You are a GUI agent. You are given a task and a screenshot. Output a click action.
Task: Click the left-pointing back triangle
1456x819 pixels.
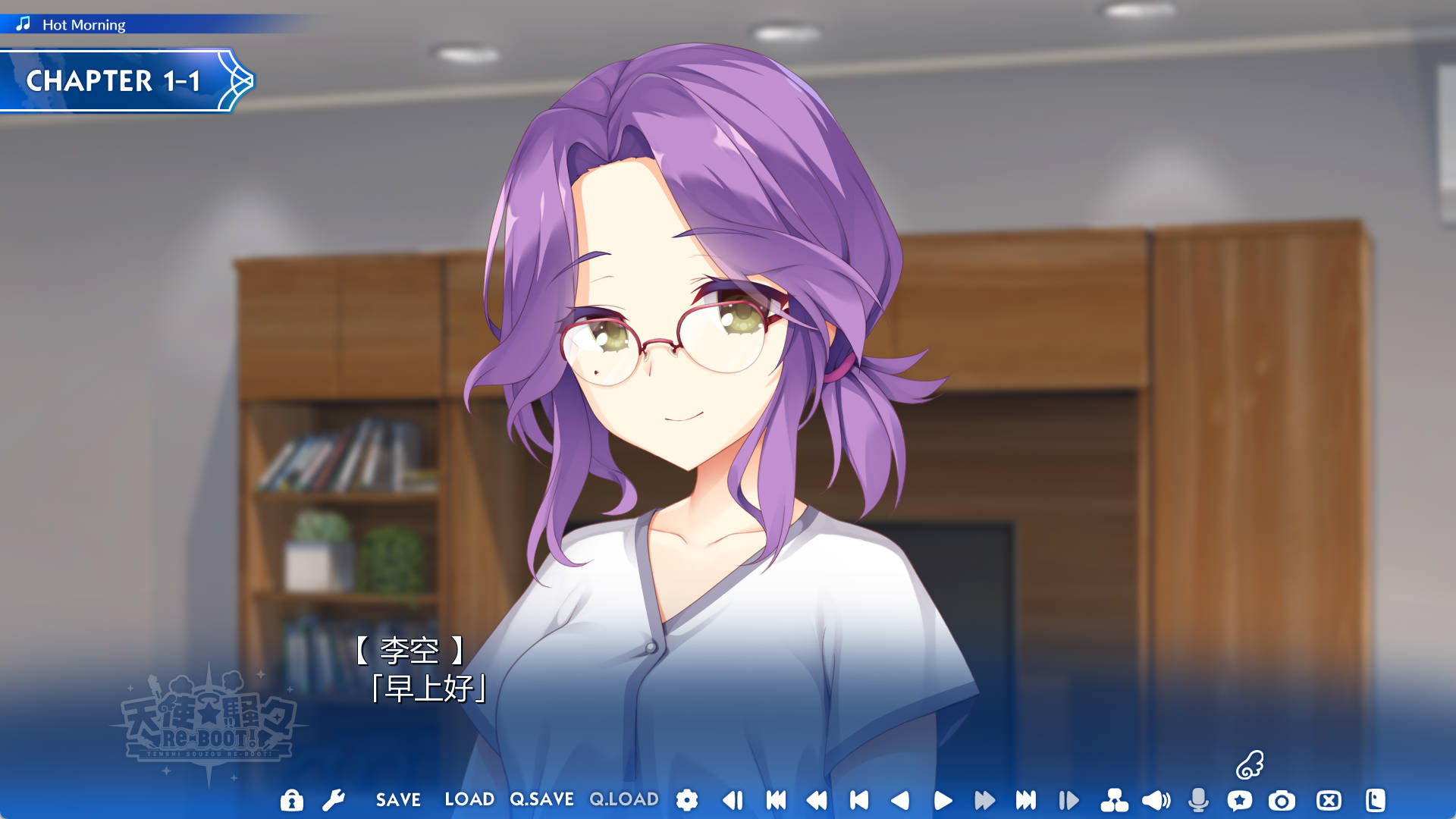click(900, 800)
